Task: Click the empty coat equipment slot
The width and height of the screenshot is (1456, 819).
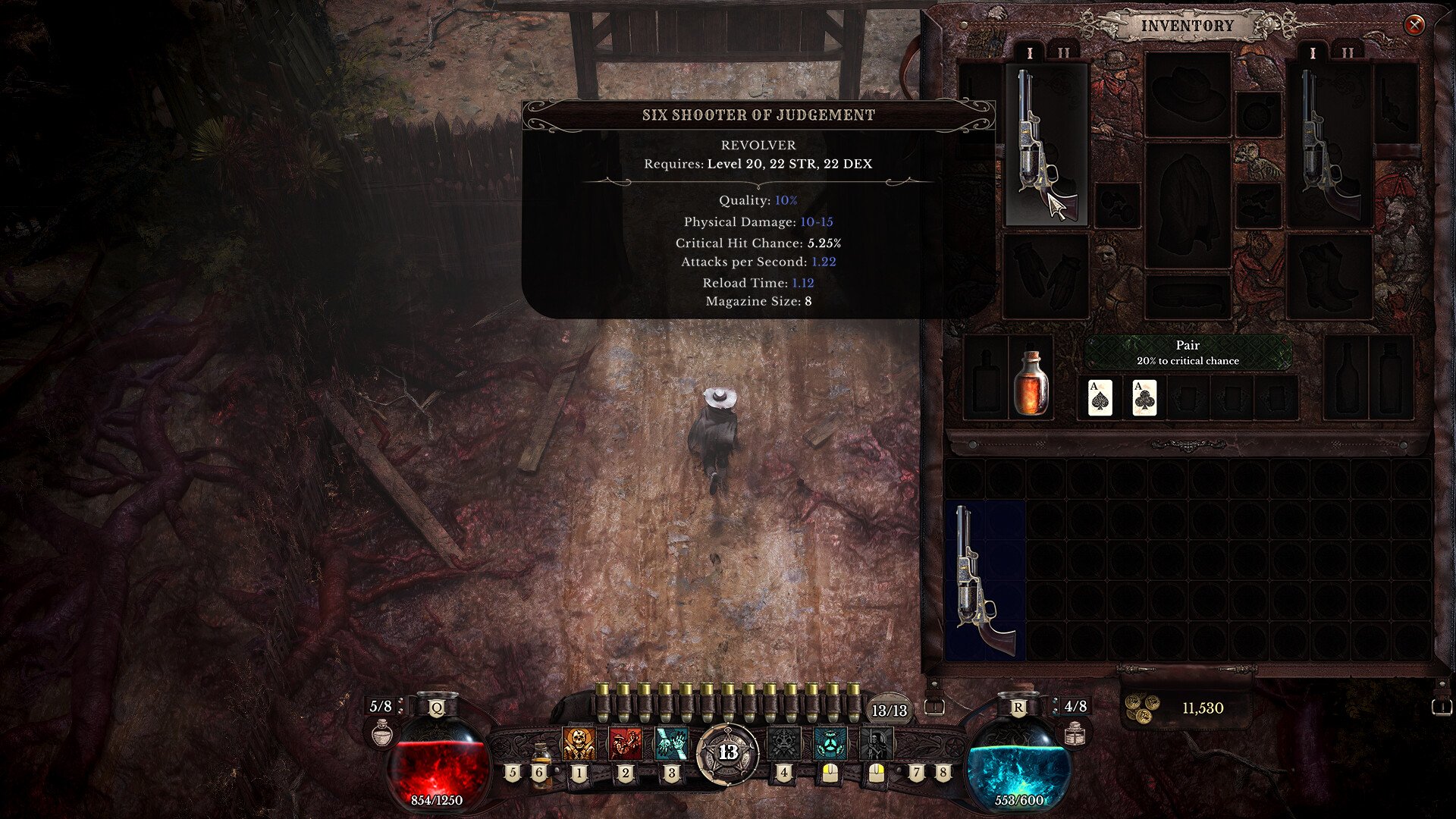Action: pos(1188,205)
